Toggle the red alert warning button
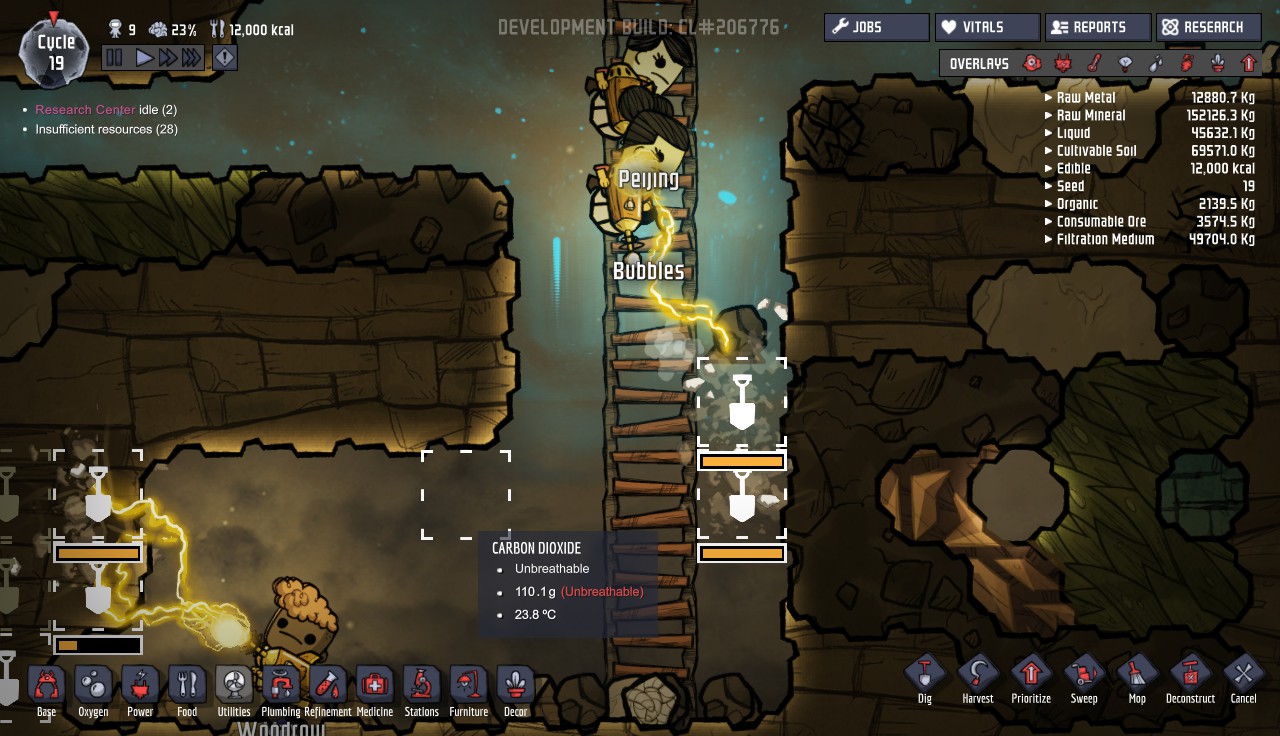 click(x=225, y=58)
